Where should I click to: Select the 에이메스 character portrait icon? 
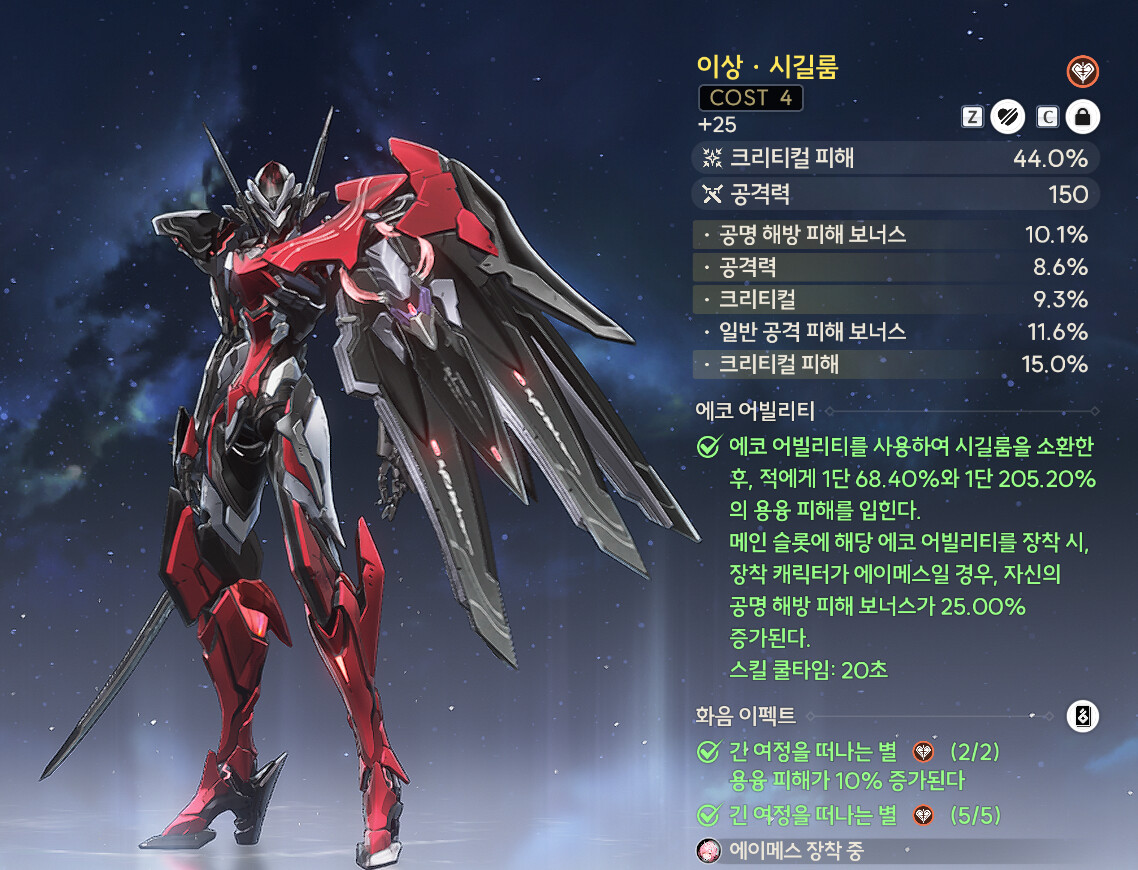[x=707, y=851]
